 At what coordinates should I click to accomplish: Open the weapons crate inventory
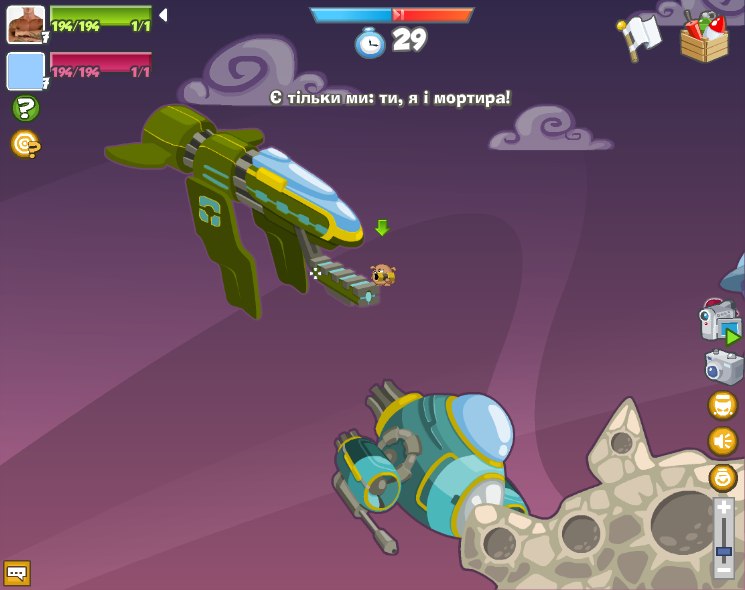tap(704, 38)
